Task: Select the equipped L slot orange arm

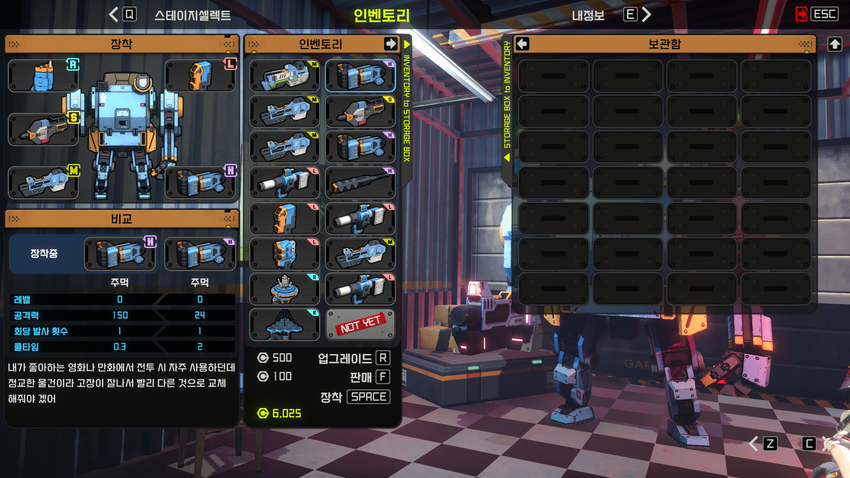Action: tap(200, 76)
